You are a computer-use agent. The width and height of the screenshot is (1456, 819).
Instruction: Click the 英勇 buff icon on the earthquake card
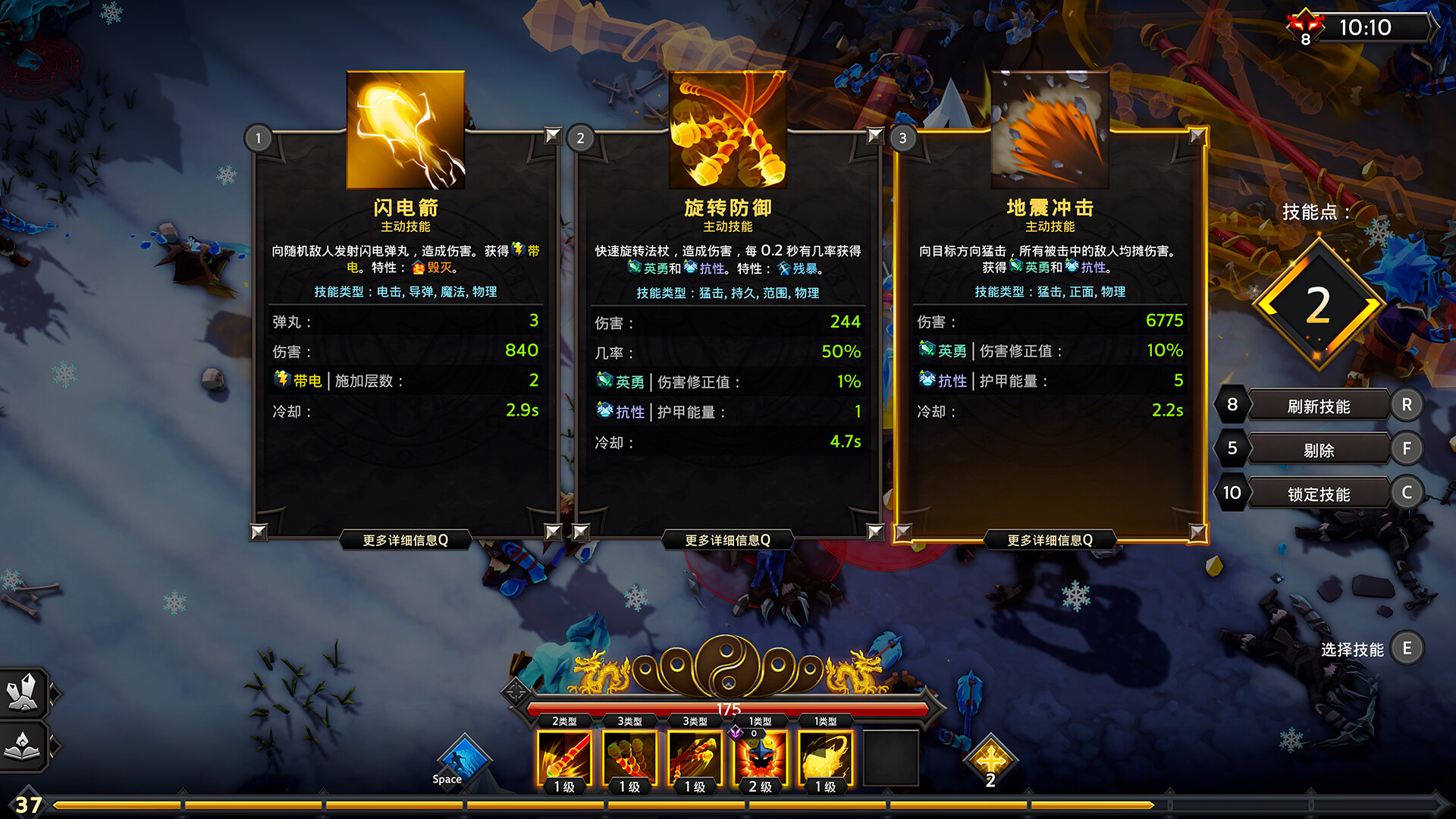point(927,351)
